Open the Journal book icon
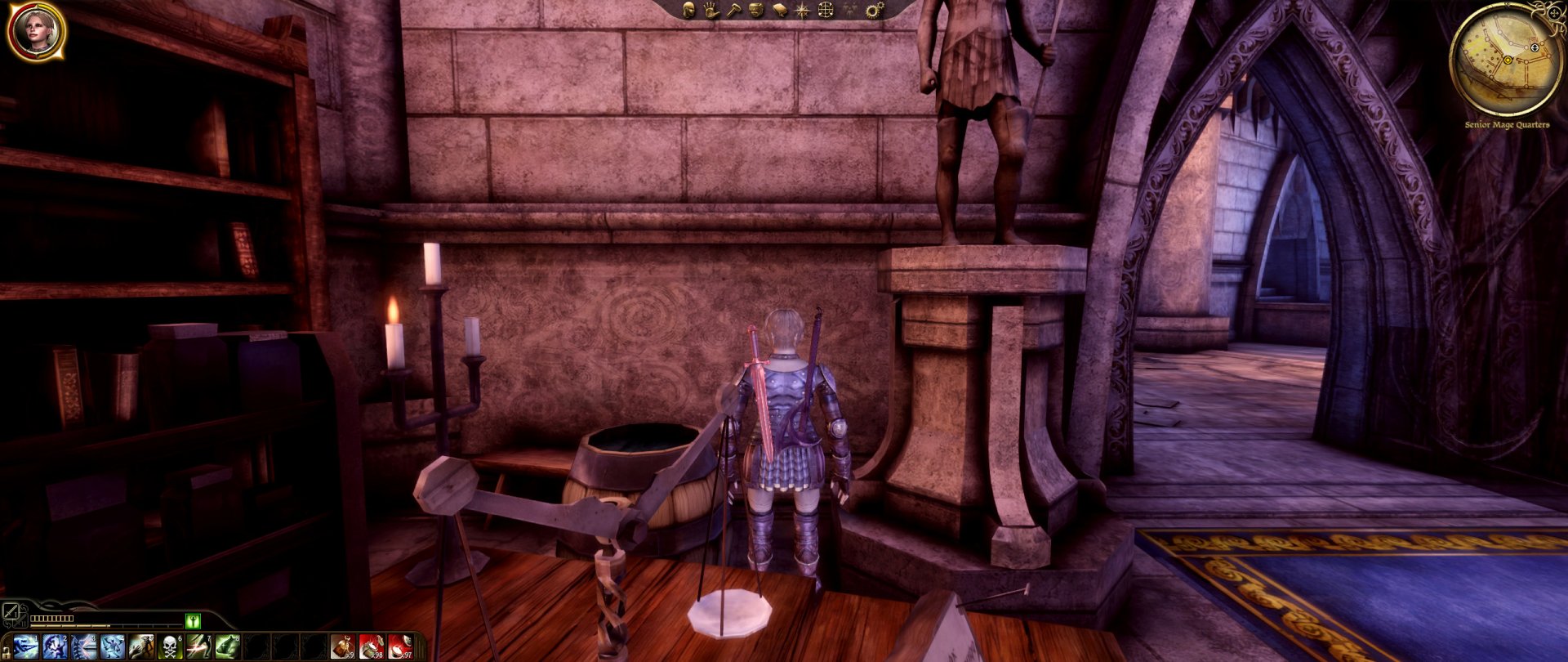This screenshot has height=662, width=1568. pos(779,10)
